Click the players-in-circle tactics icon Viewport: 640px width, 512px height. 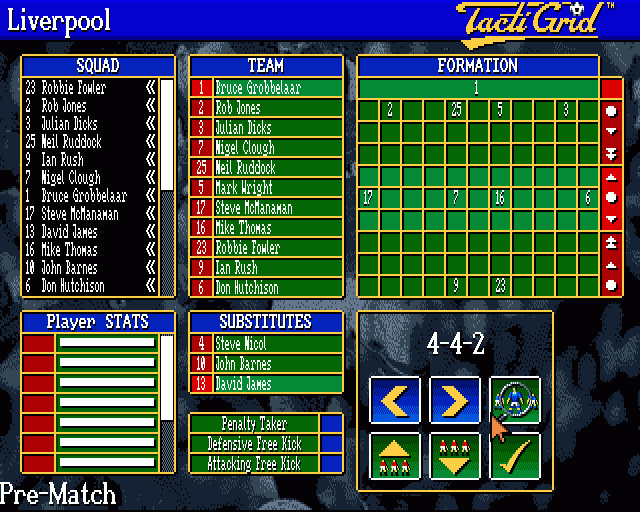click(515, 398)
